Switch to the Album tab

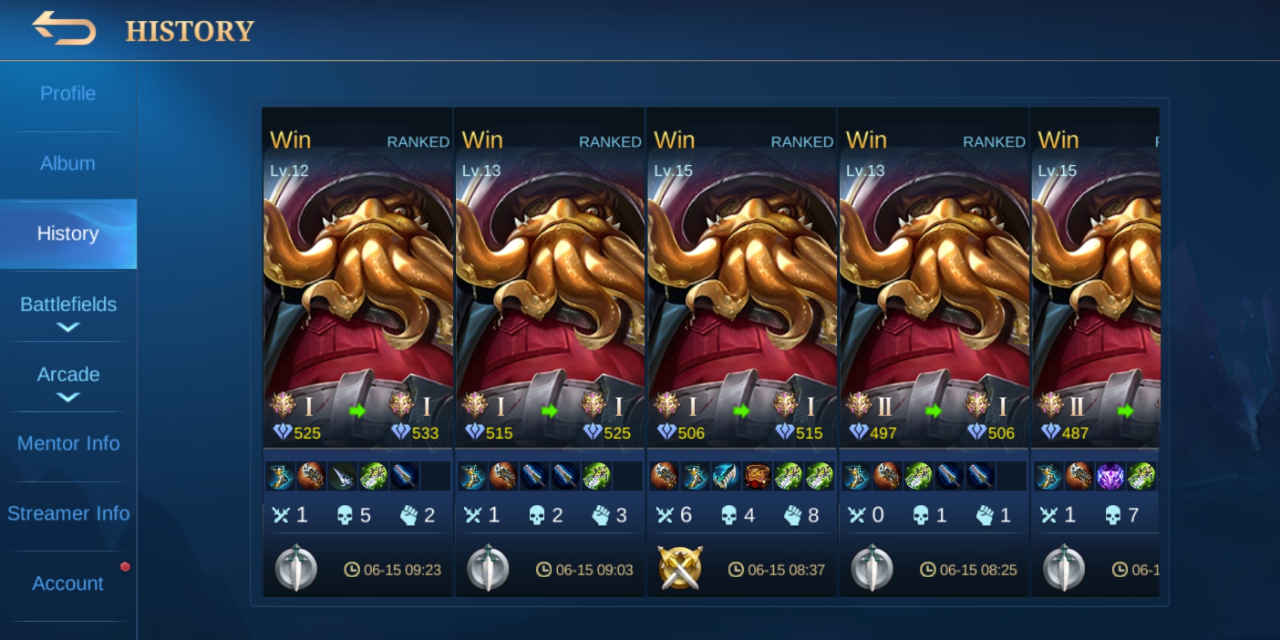coord(68,164)
